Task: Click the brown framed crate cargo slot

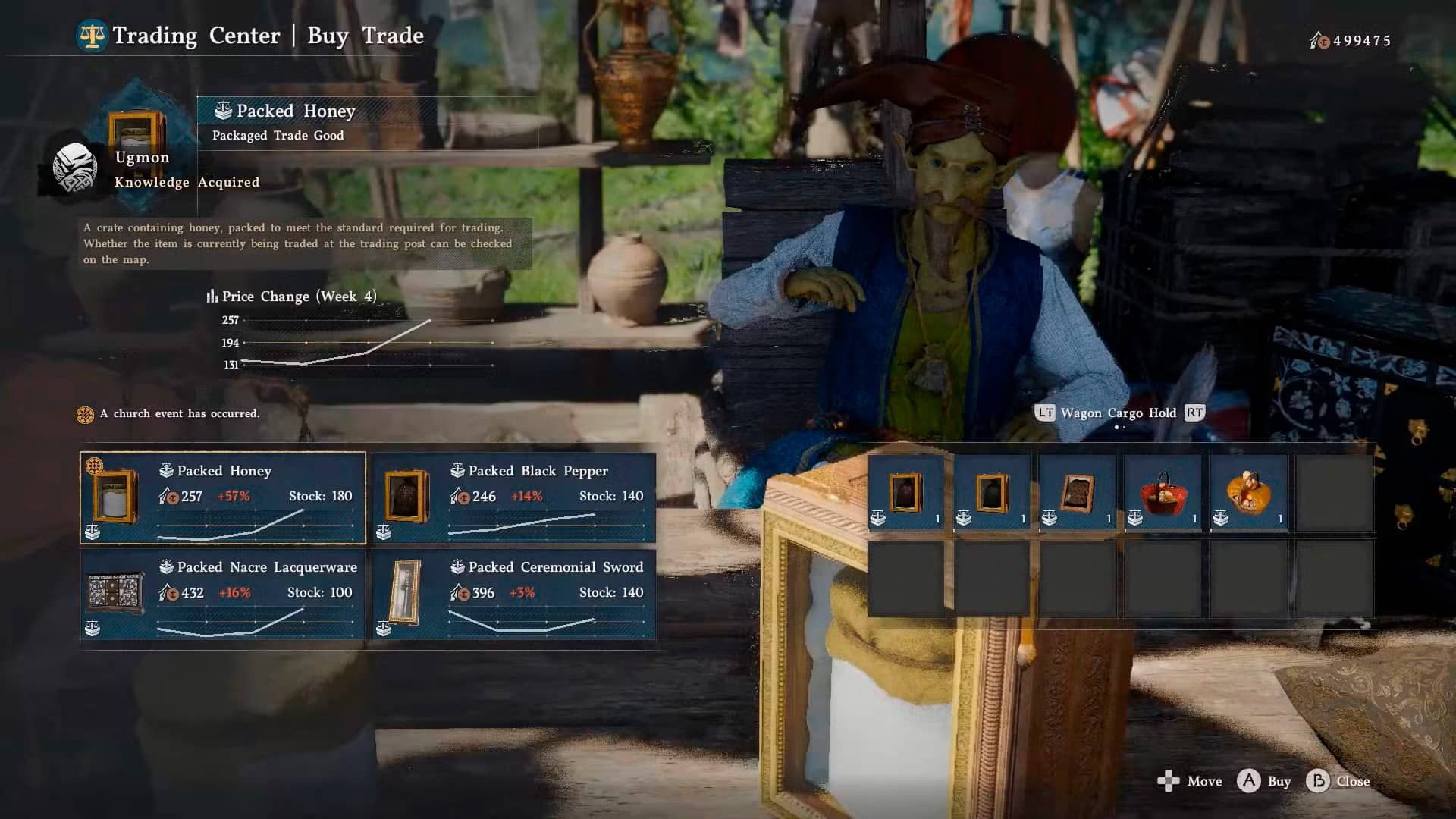Action: point(1078,494)
